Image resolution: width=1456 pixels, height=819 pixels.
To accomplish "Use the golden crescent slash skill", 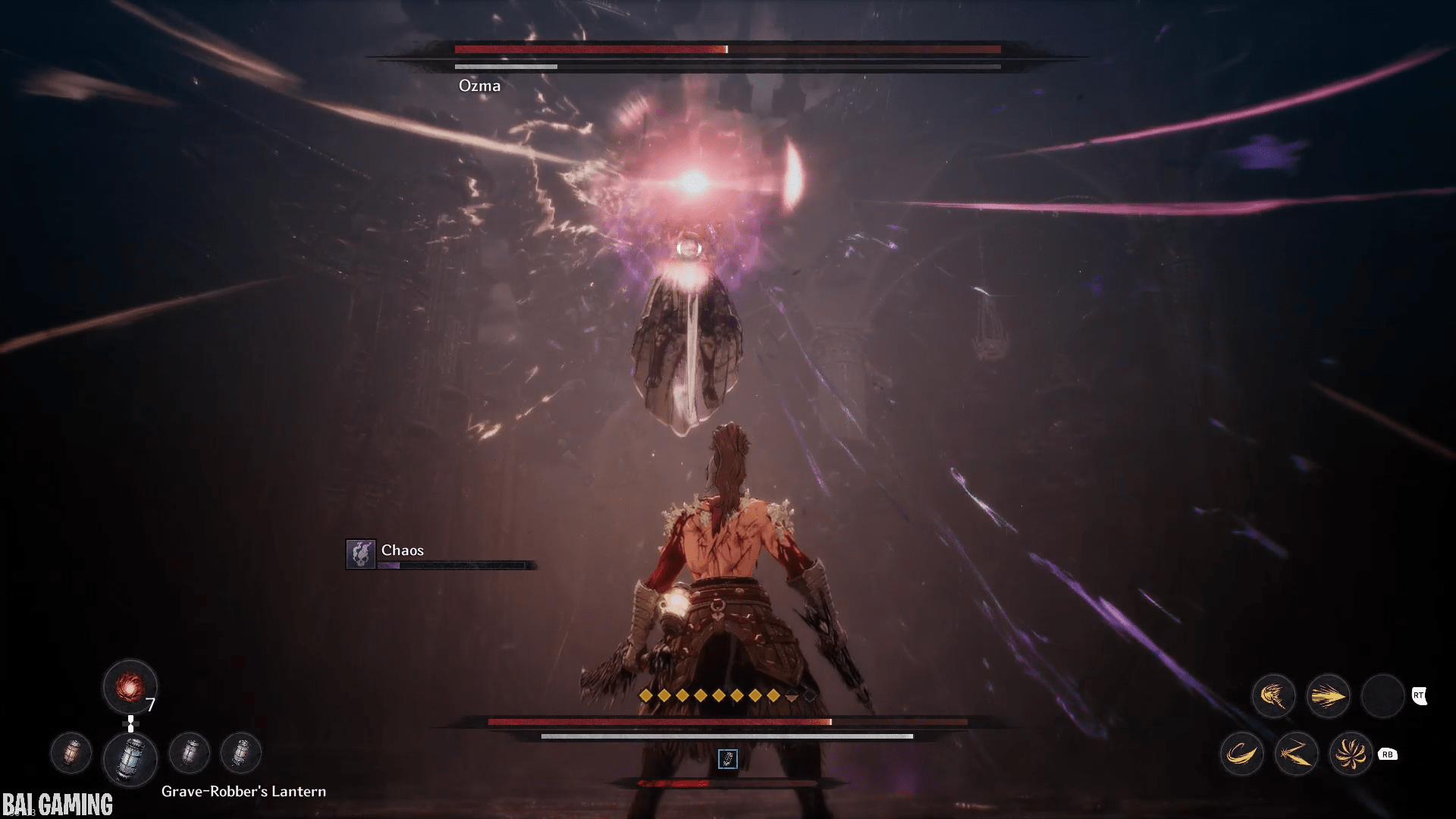I will (x=1241, y=754).
